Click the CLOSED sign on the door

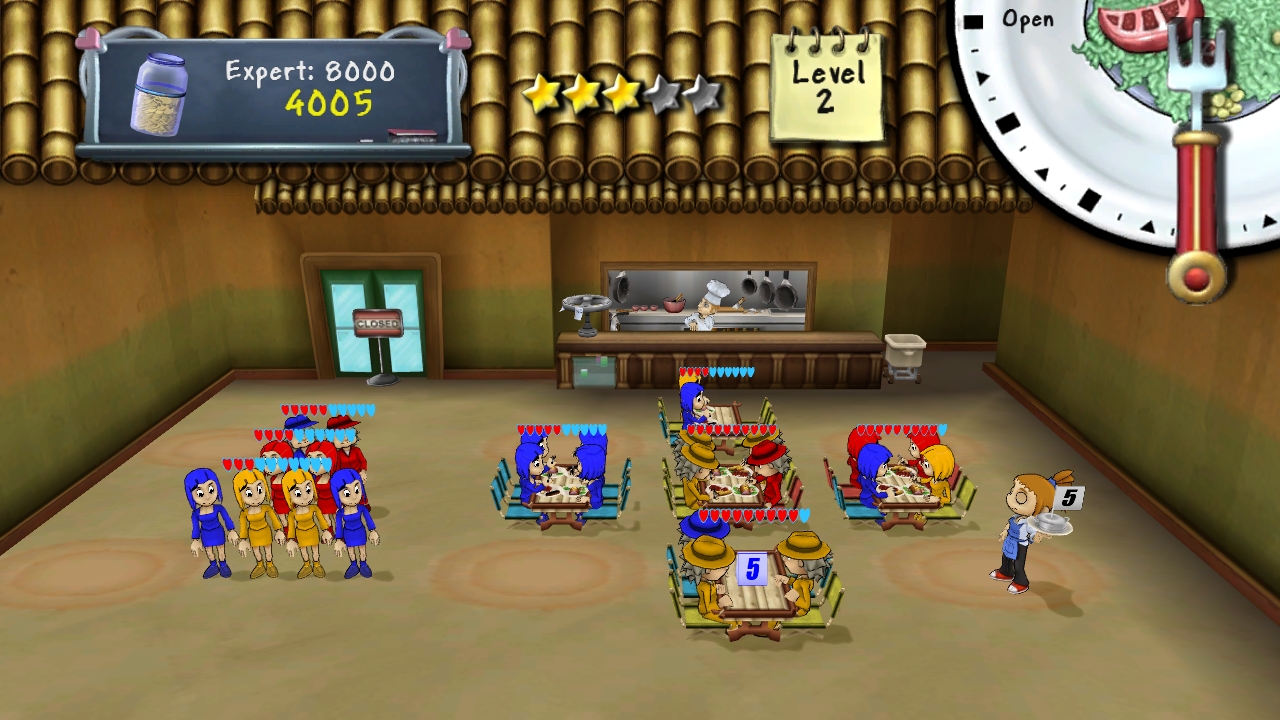(377, 324)
